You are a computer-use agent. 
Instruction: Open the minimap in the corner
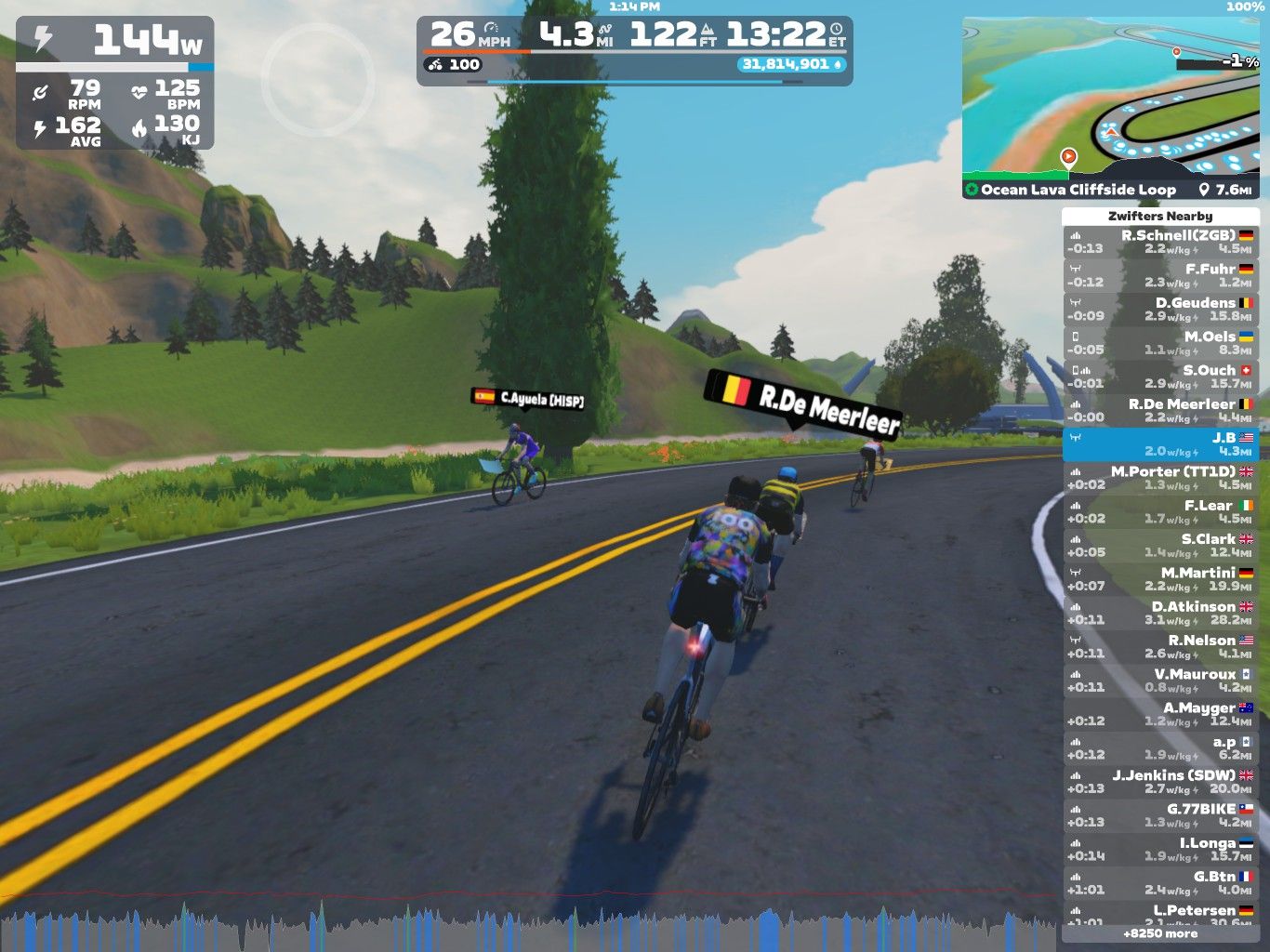(x=1110, y=98)
